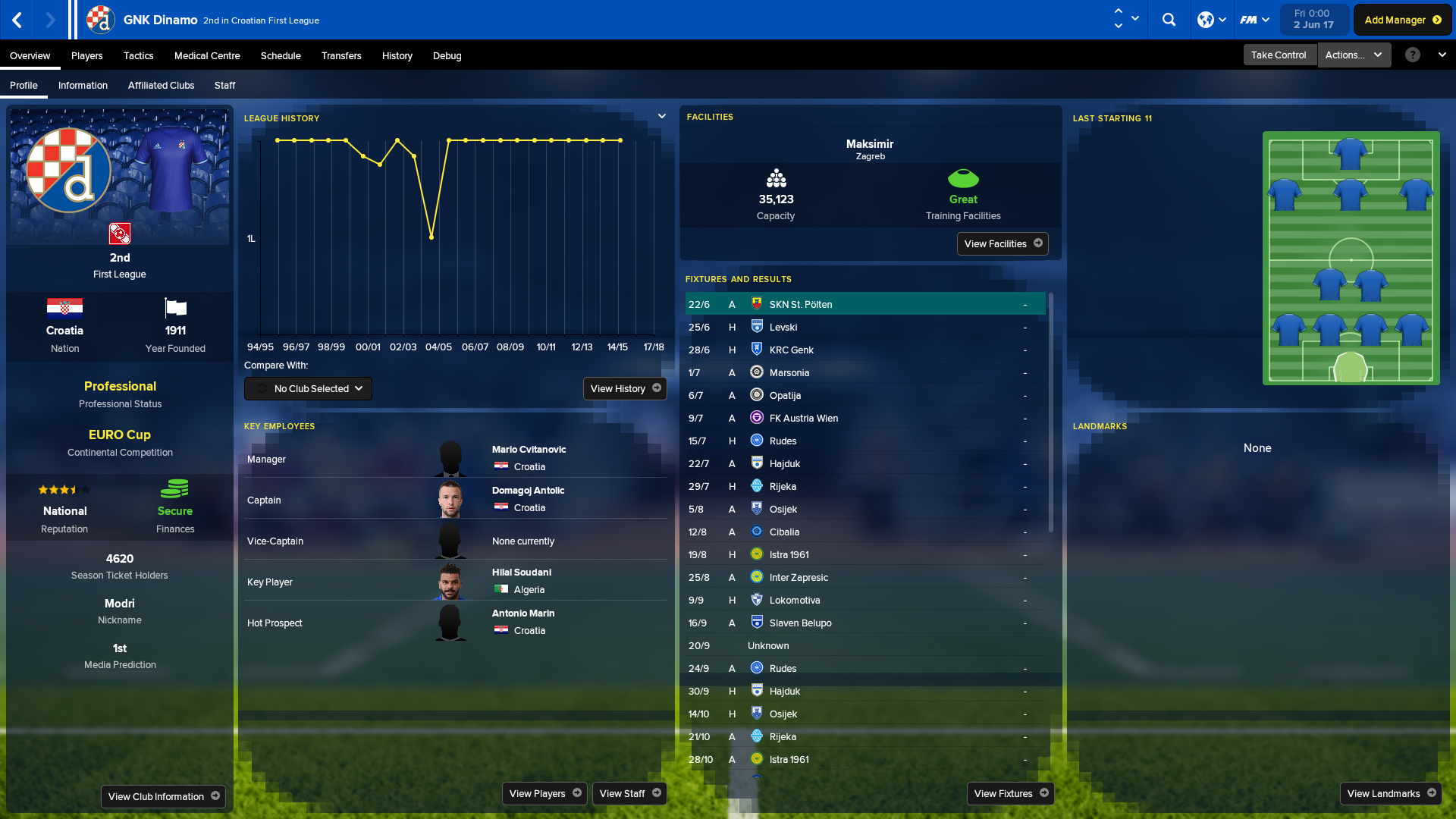Open View Club Information

(163, 796)
